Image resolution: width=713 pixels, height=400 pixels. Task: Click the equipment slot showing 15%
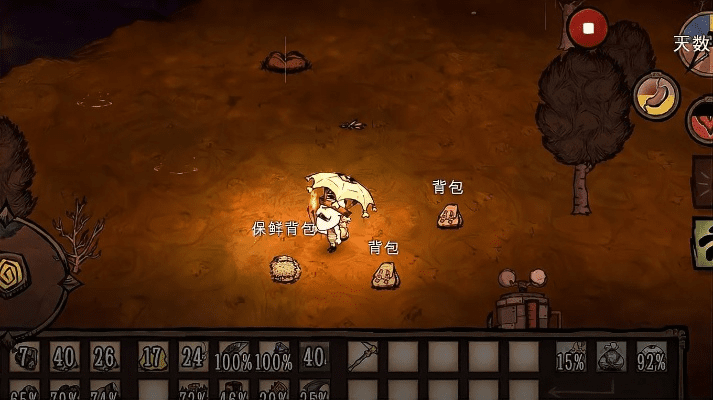tap(571, 357)
